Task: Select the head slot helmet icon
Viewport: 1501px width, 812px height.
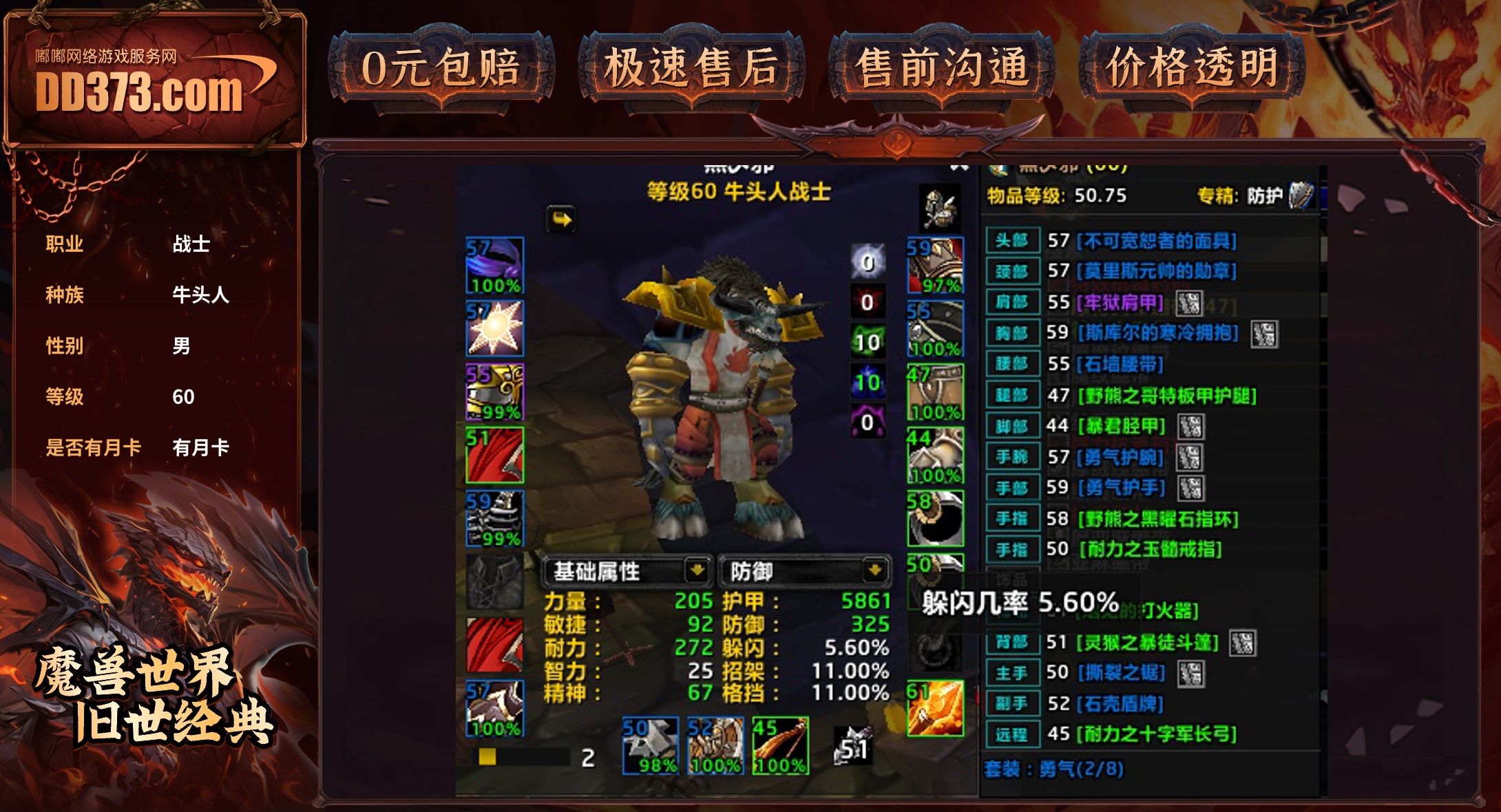Action: coord(494,265)
